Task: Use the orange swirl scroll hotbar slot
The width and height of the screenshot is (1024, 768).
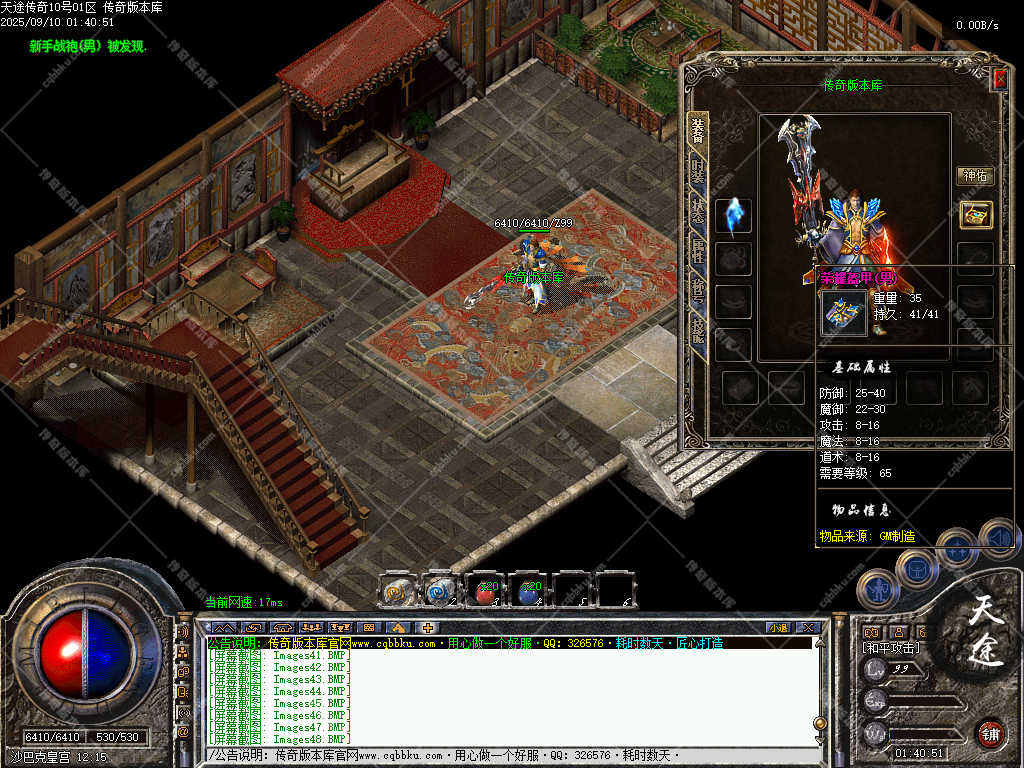Action: coord(398,590)
